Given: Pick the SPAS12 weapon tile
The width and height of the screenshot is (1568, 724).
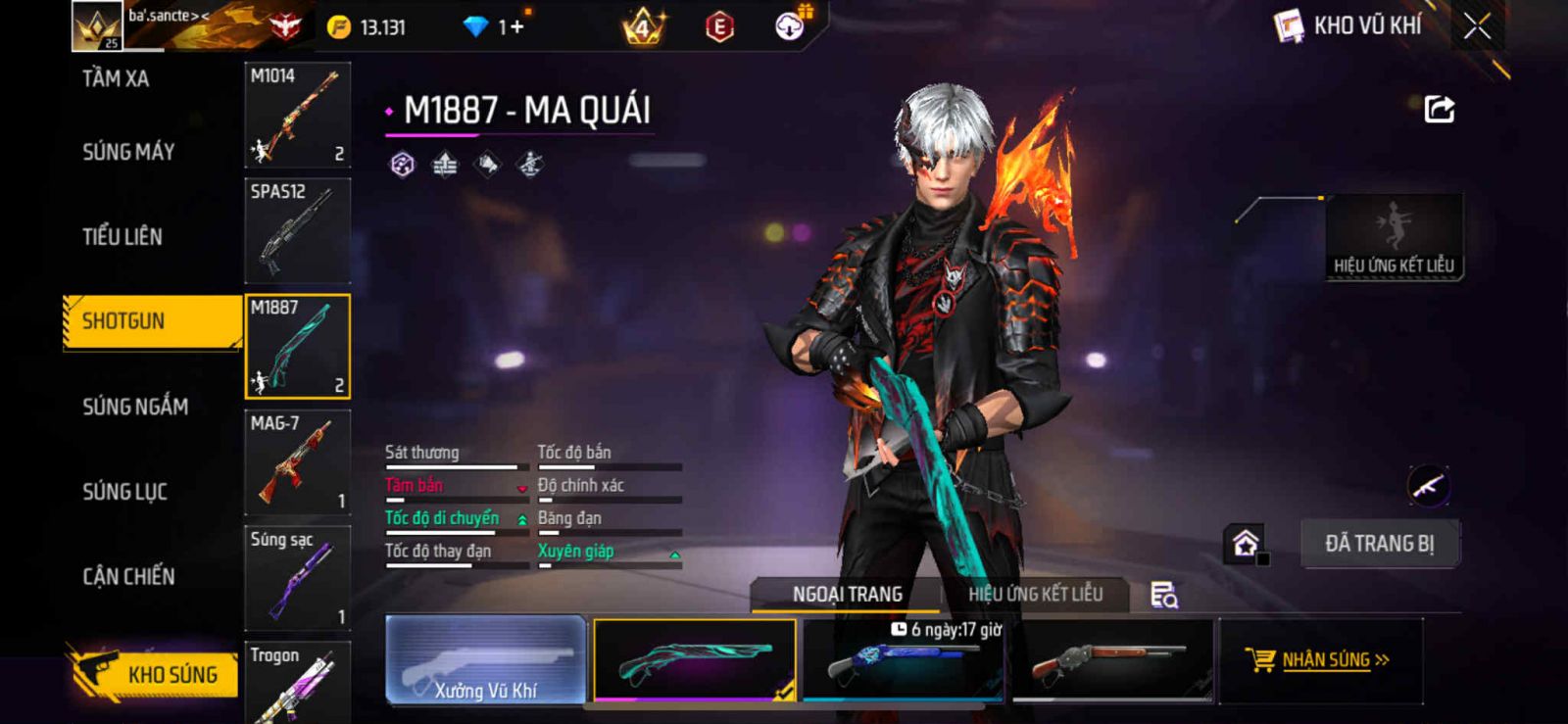Looking at the screenshot, I should (297, 230).
